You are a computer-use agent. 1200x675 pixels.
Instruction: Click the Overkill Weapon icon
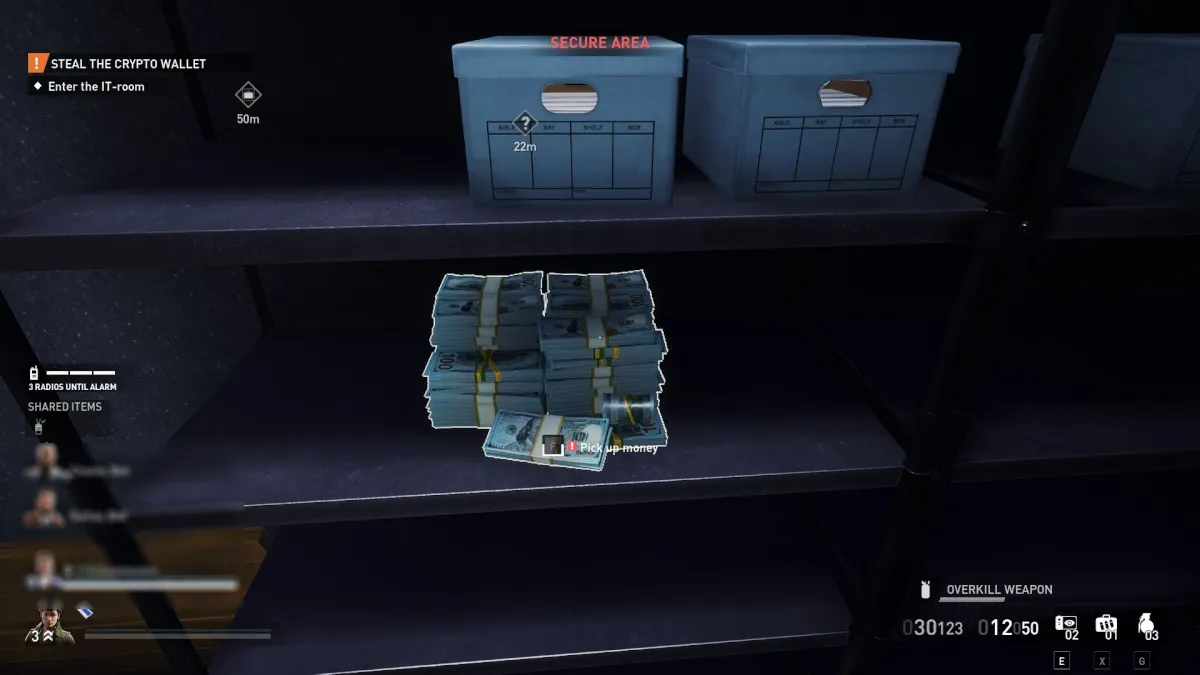926,590
